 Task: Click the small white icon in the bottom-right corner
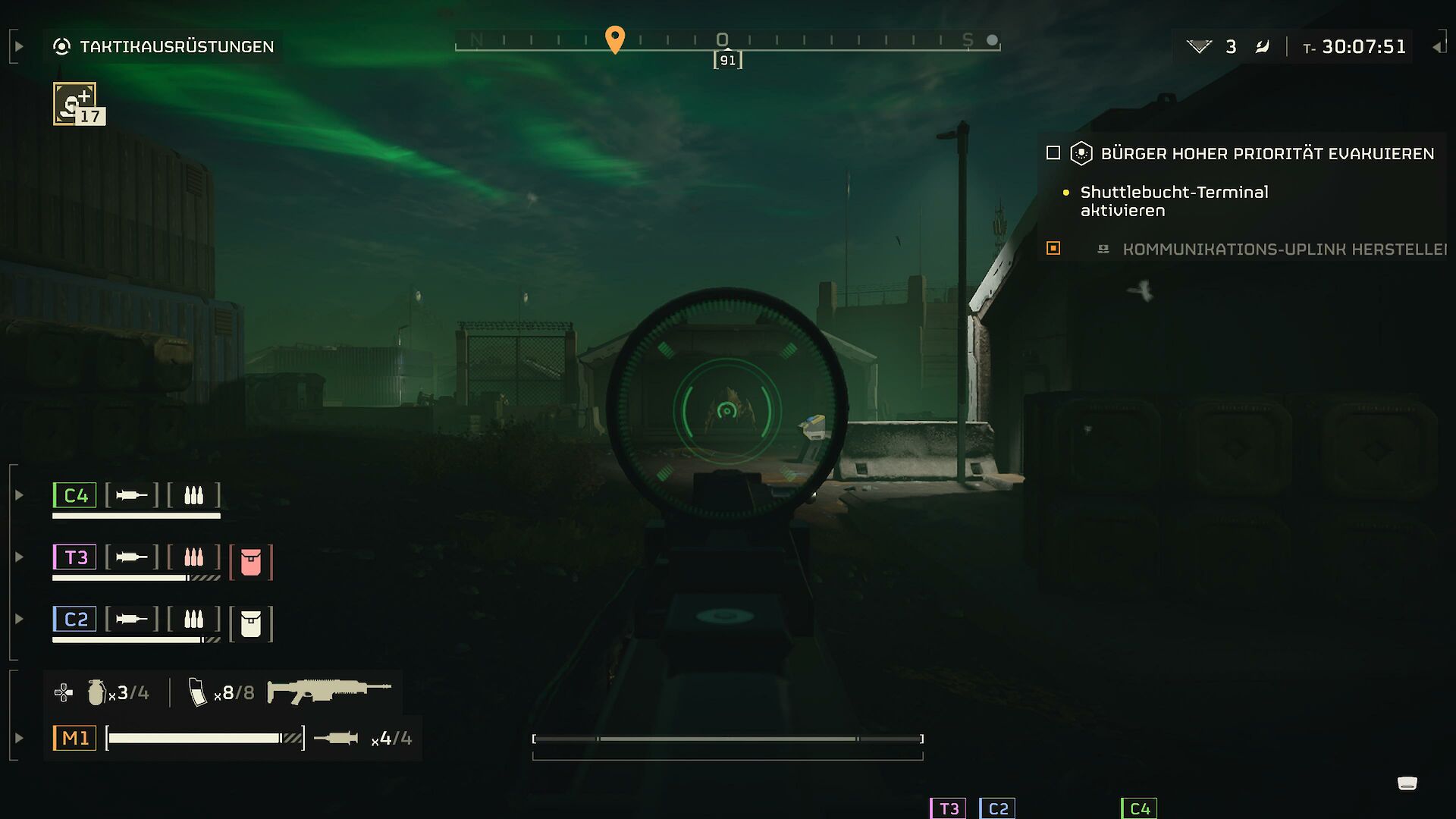coord(1407,783)
